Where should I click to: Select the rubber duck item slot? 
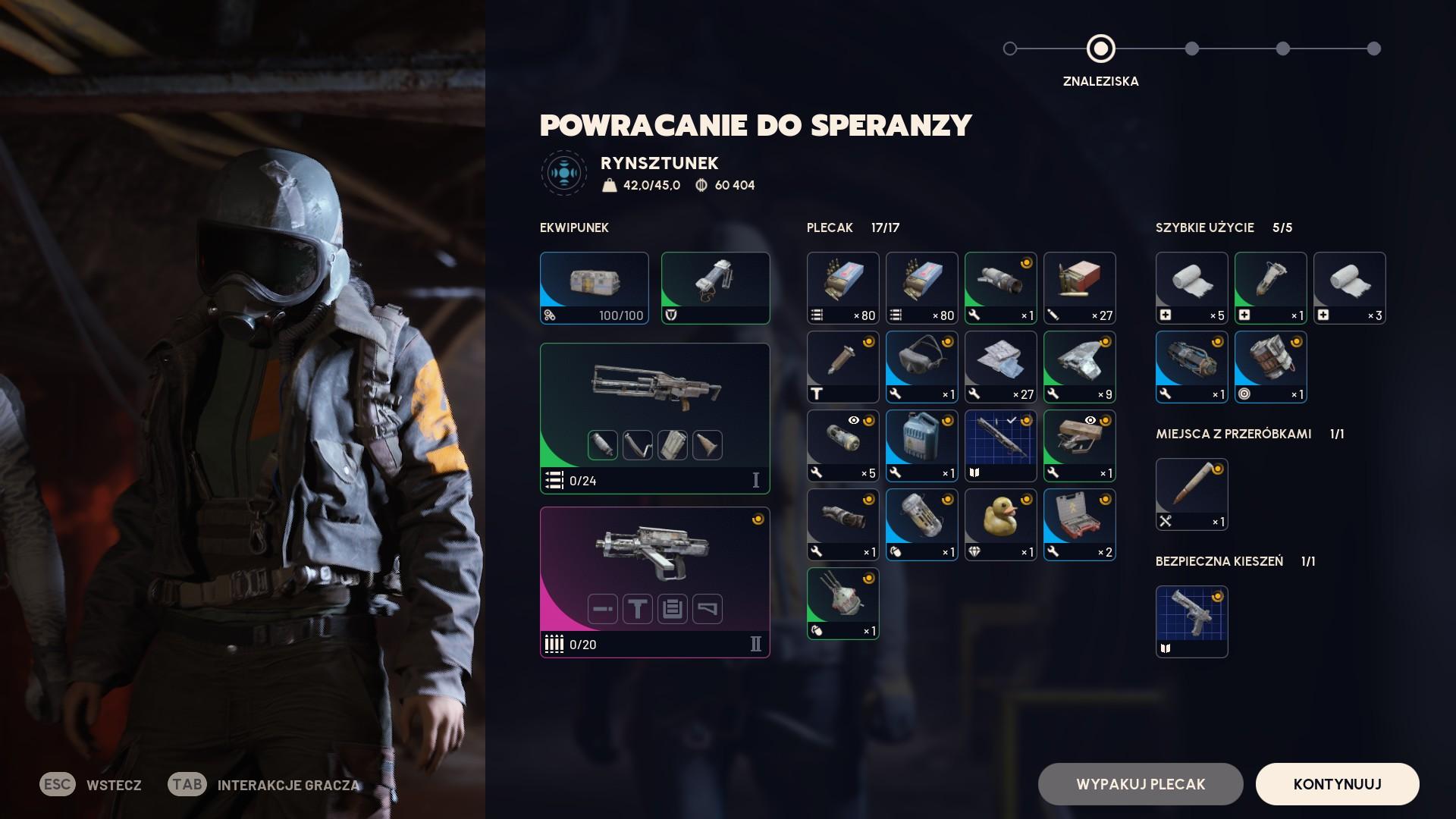pos(1000,524)
